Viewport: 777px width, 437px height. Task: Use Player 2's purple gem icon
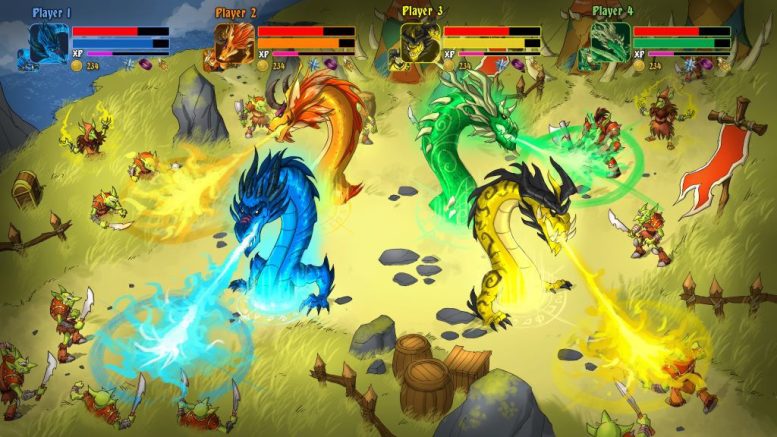[331, 65]
